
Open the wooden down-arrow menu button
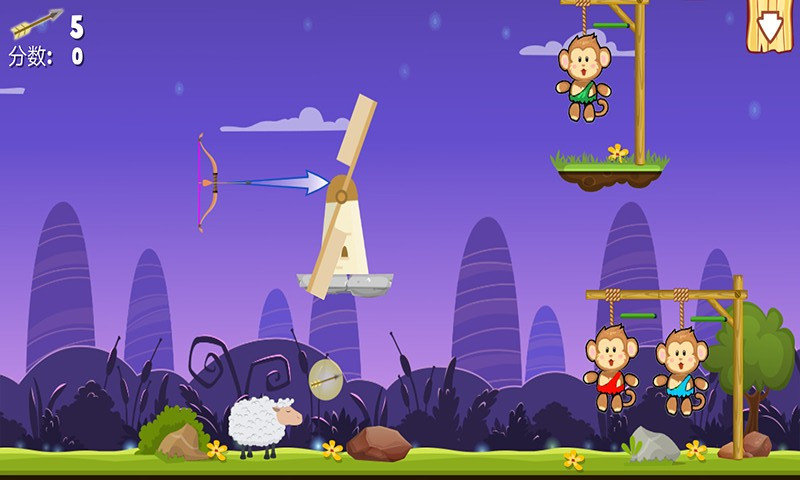[770, 24]
